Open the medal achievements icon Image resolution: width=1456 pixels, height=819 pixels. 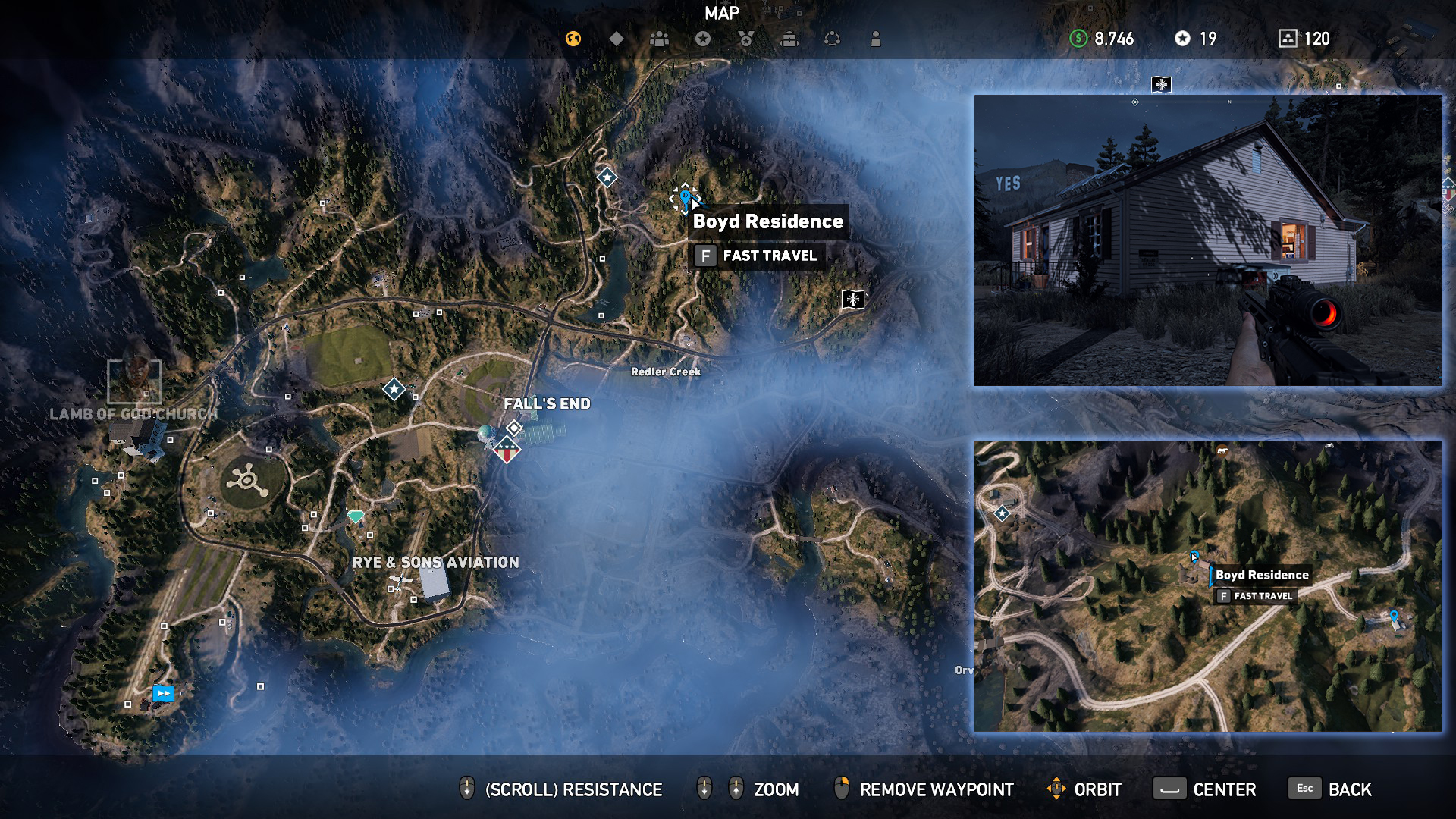click(x=745, y=38)
